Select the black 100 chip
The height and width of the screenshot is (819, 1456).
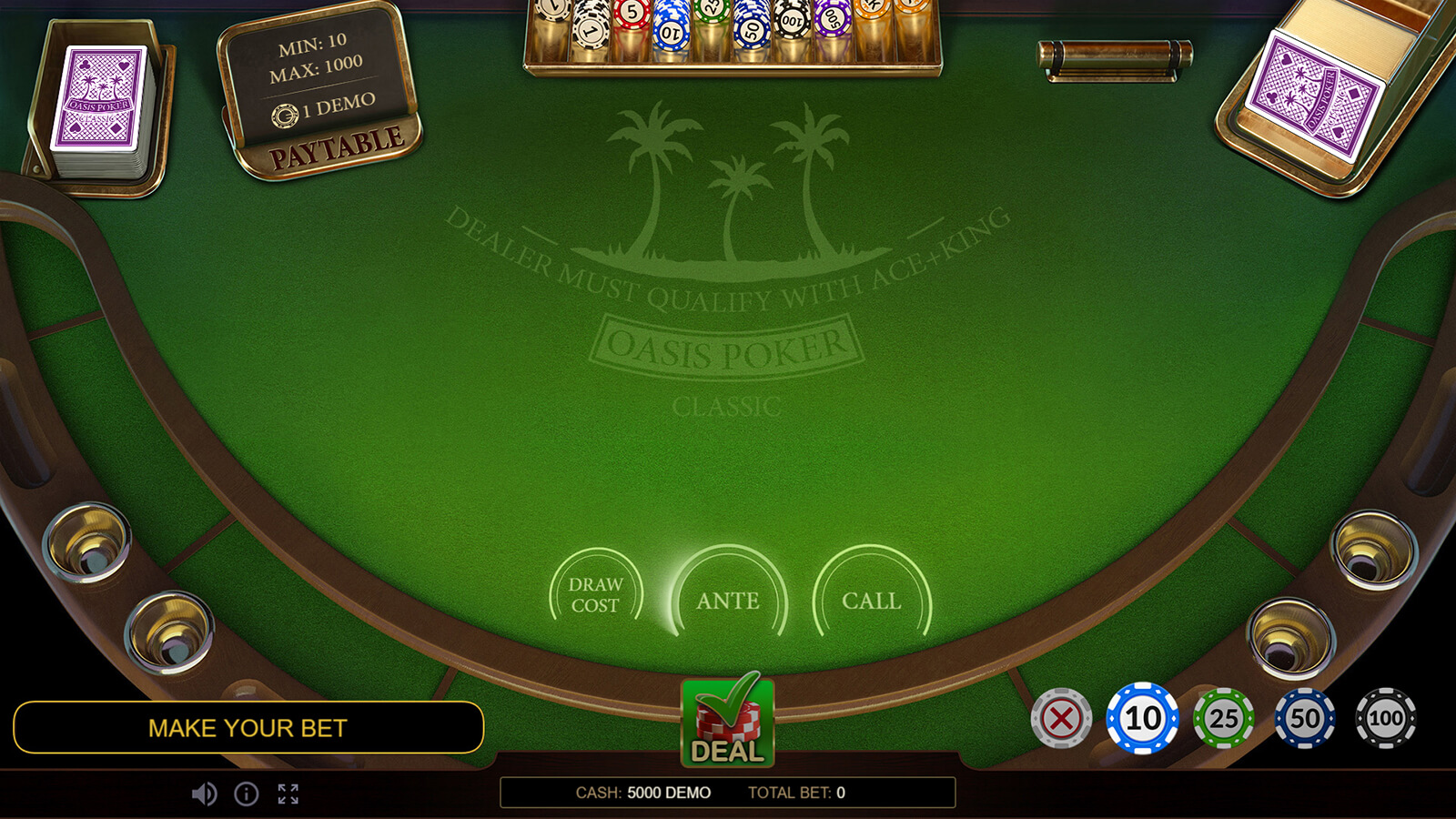click(x=1385, y=719)
